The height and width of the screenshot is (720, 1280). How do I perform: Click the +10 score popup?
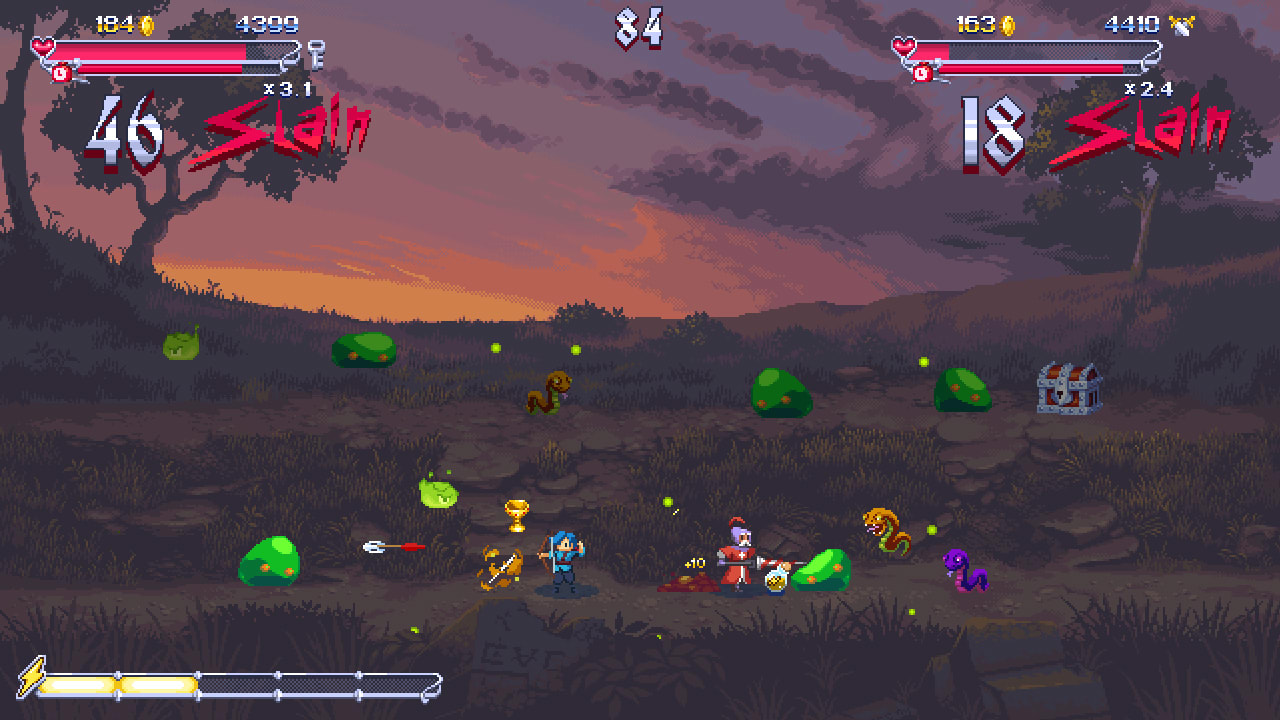pyautogui.click(x=695, y=563)
